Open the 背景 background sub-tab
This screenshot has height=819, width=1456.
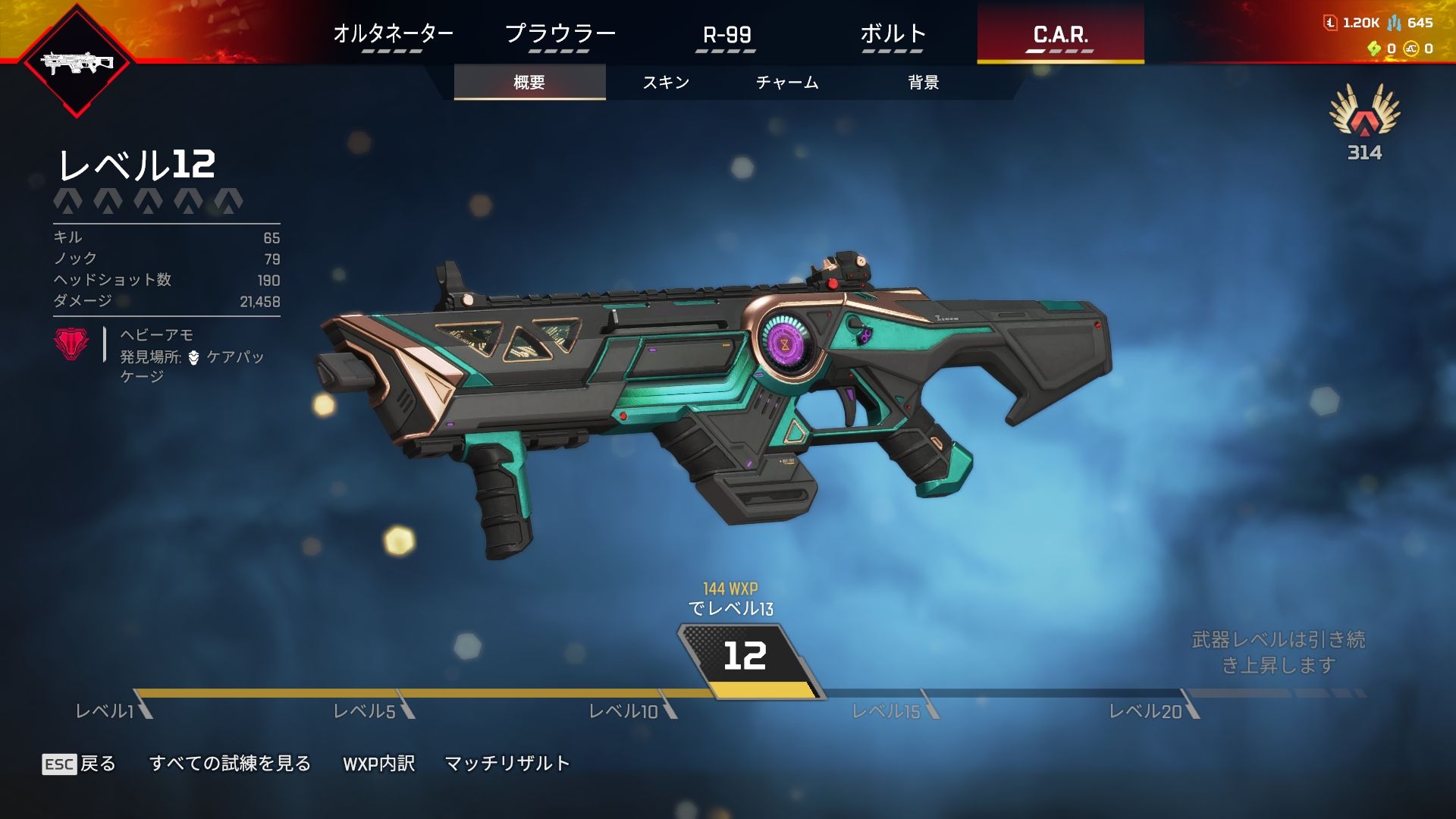pos(924,82)
